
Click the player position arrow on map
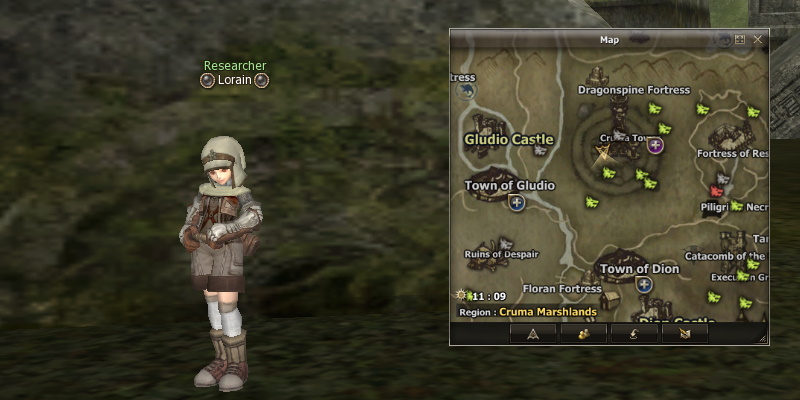tap(603, 153)
